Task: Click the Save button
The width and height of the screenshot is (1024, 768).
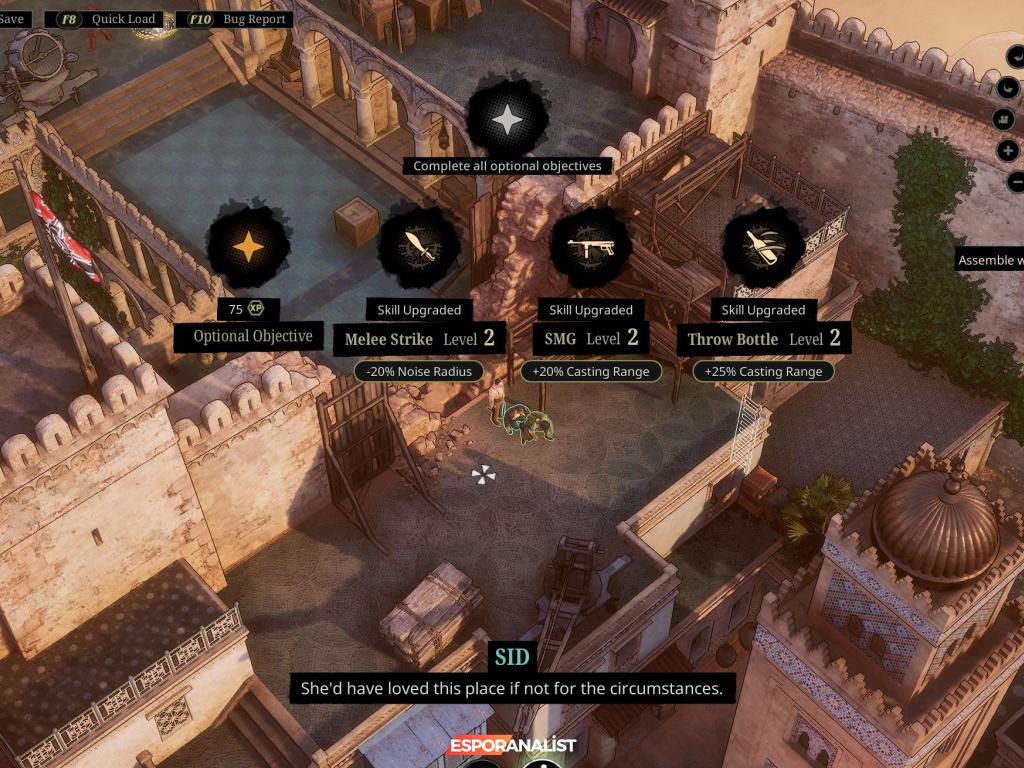Action: point(12,19)
